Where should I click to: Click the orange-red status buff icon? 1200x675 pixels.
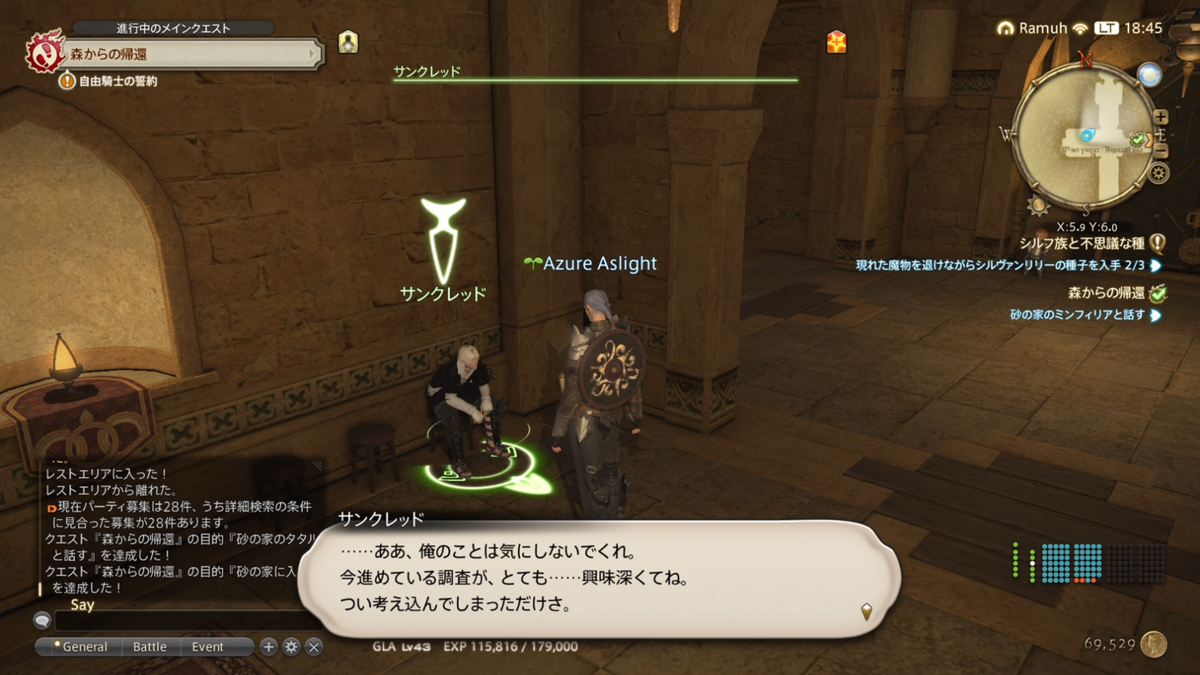(837, 41)
